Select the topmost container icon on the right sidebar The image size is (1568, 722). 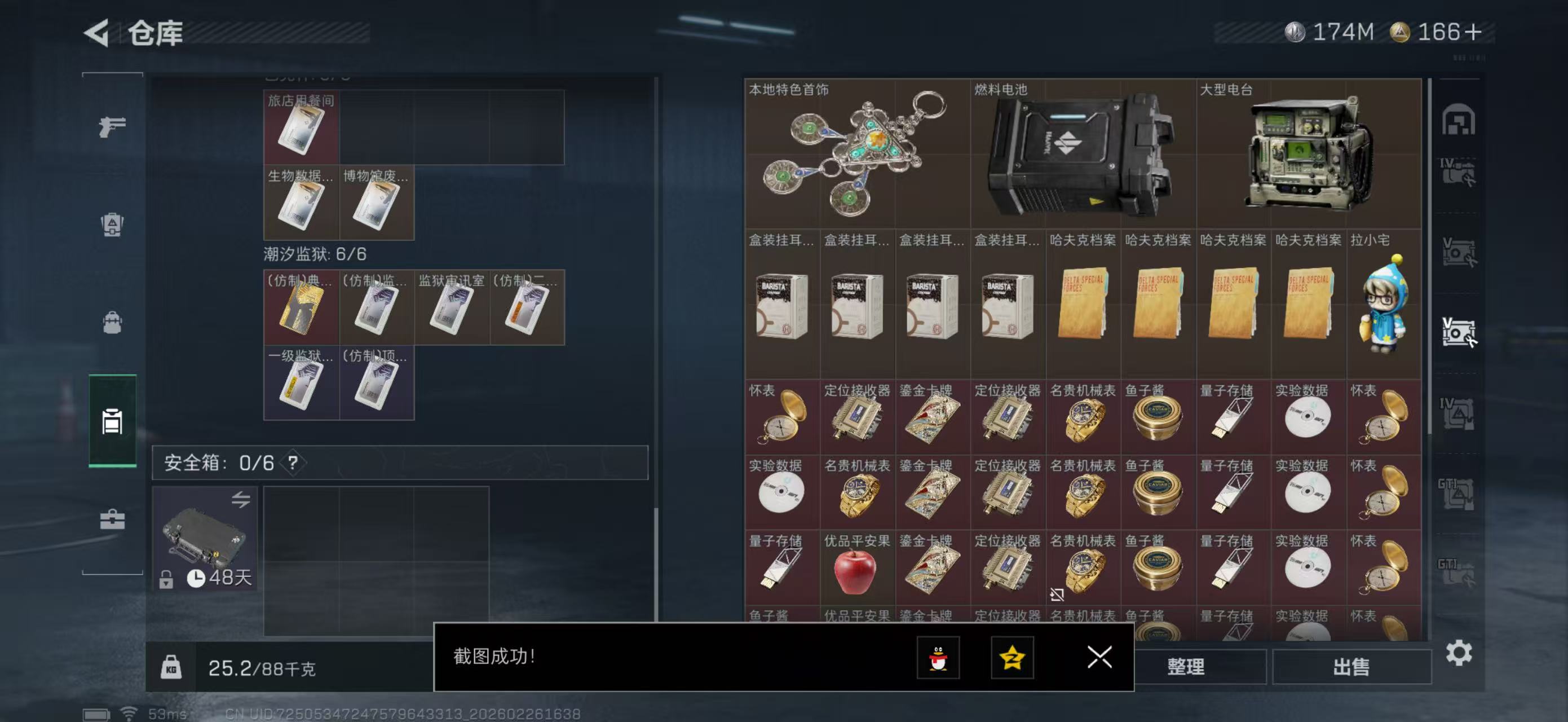[x=1460, y=121]
